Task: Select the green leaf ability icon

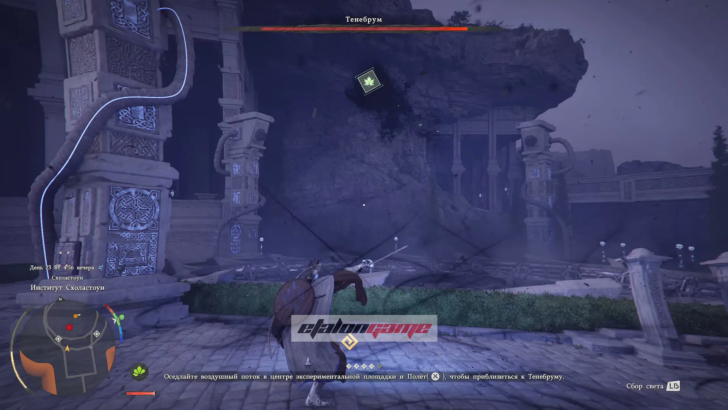Action: click(140, 371)
